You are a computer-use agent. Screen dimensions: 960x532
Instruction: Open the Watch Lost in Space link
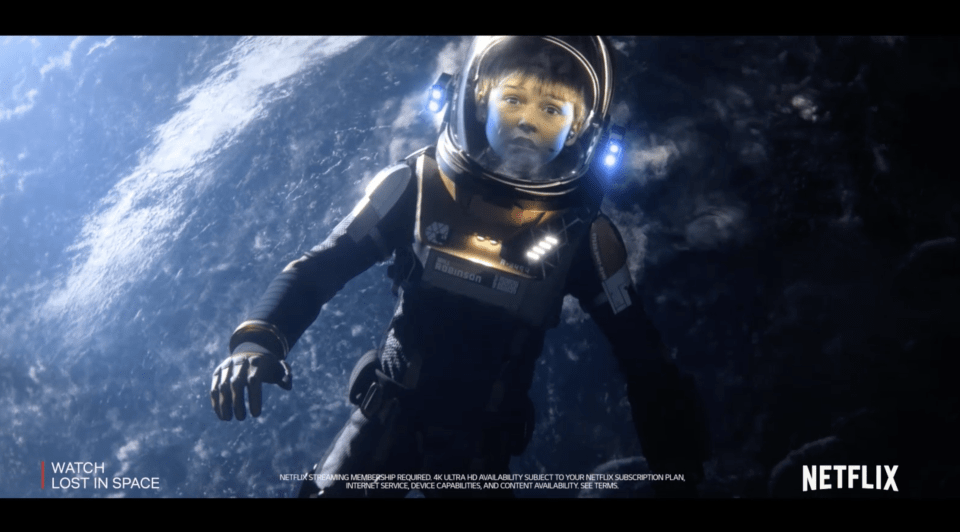tap(104, 475)
